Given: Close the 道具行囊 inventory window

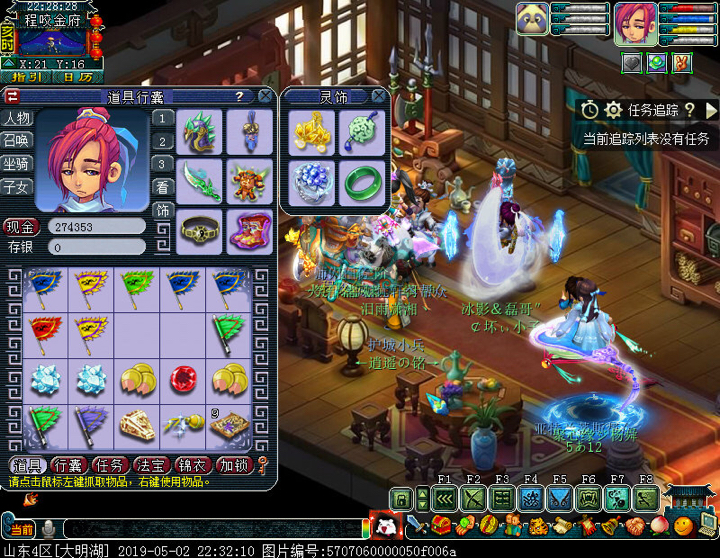Looking at the screenshot, I should 265,96.
